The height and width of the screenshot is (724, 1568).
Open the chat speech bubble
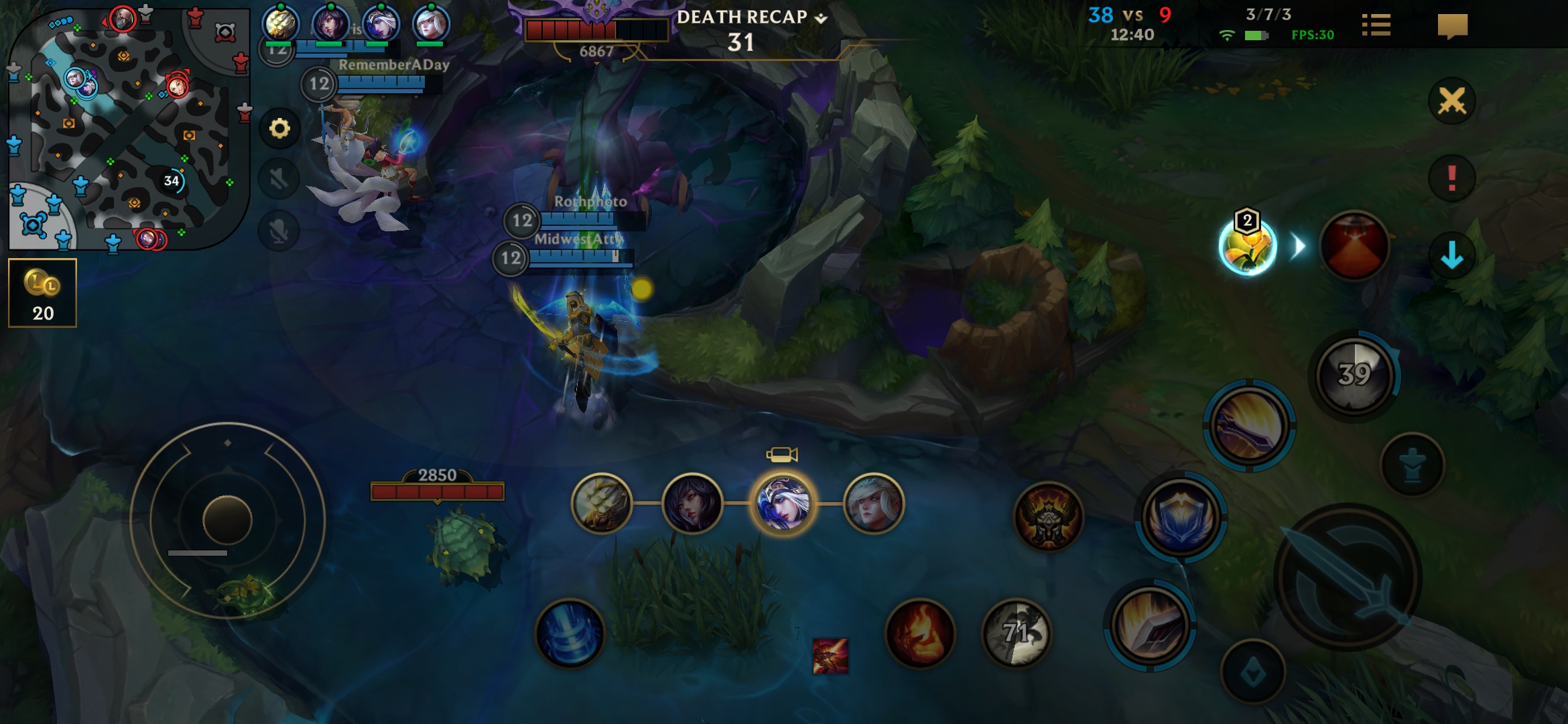pos(1452,26)
